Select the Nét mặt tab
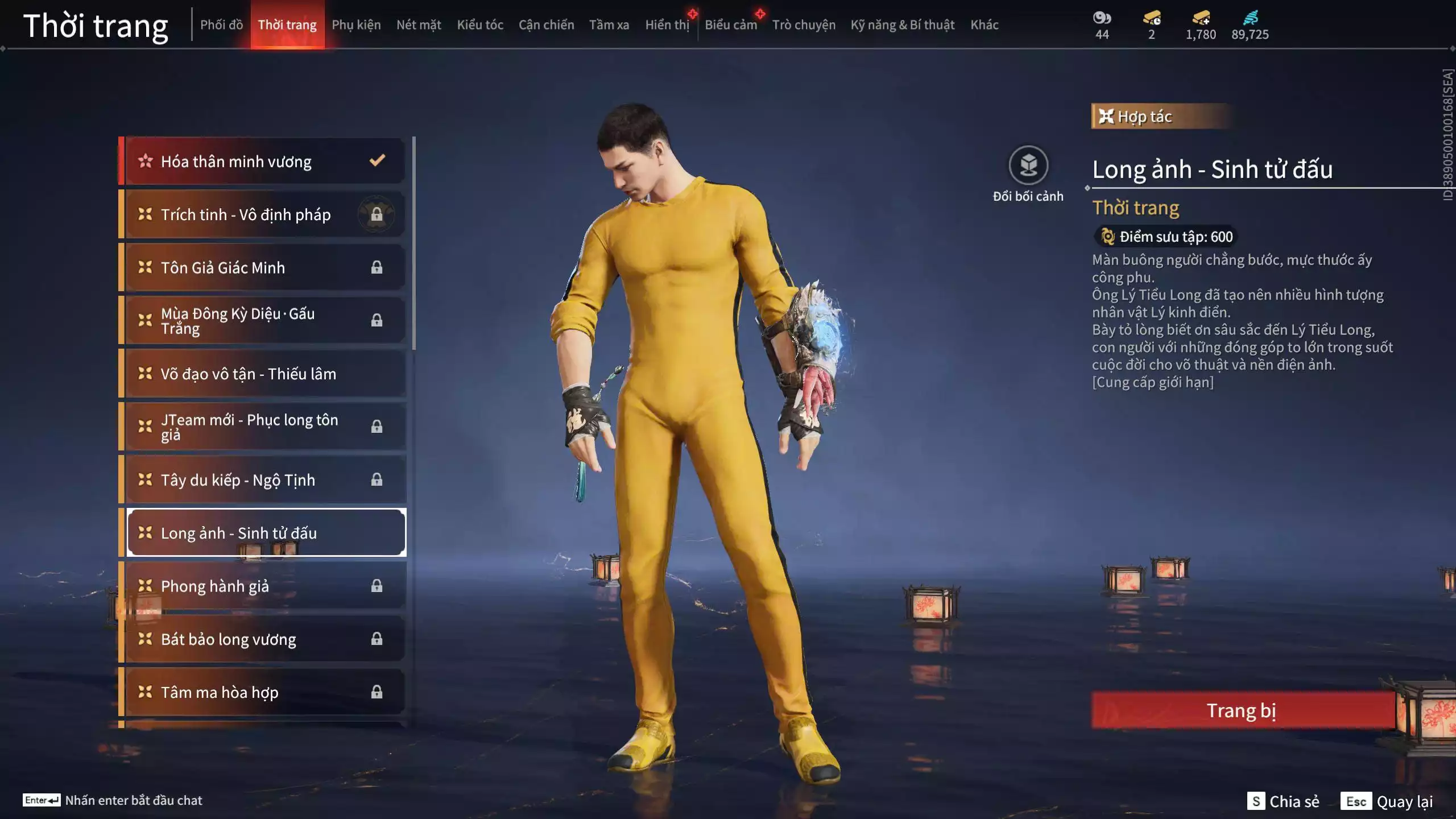This screenshot has height=819, width=1456. (419, 25)
